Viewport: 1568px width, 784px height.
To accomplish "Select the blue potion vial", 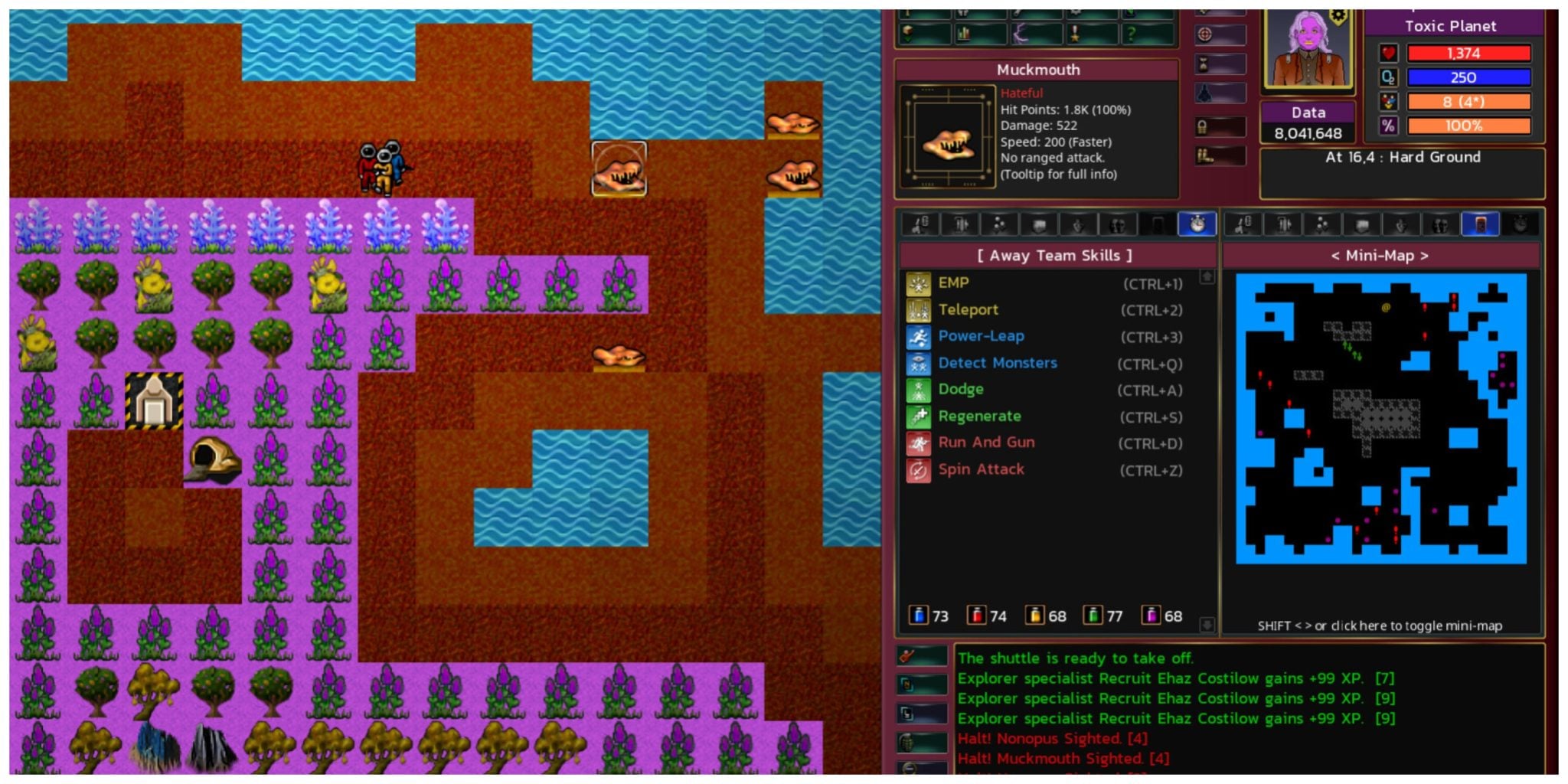I will click(918, 616).
